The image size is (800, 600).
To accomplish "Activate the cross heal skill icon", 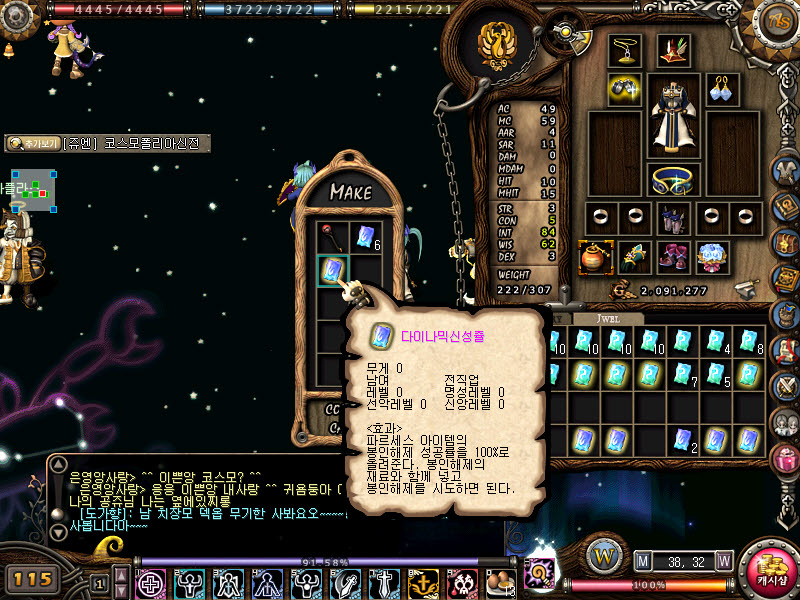I will [151, 582].
